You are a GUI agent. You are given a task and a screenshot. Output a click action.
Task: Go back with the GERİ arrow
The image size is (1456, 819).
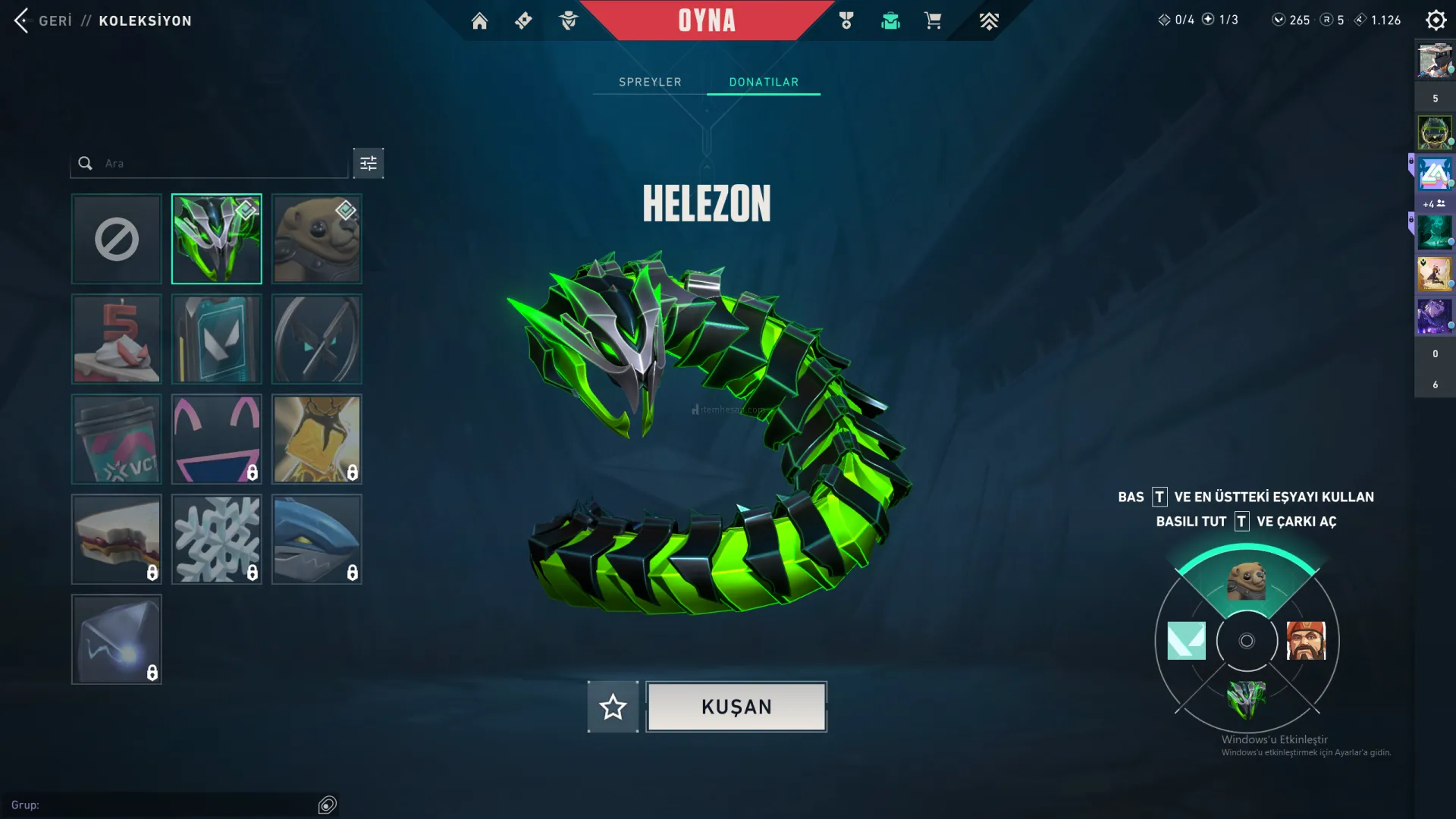coord(22,20)
